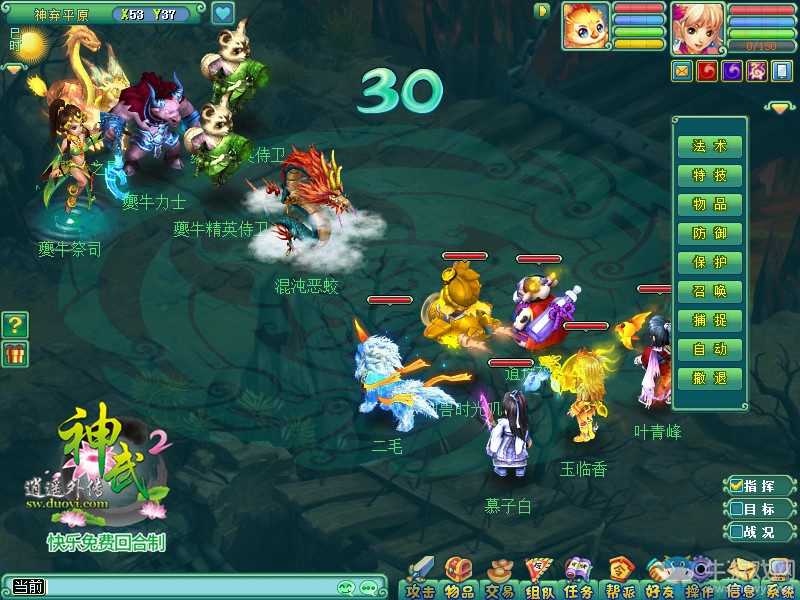Select 特技 (Special Skill) battle command
Screen dimensions: 800x600
(710, 175)
